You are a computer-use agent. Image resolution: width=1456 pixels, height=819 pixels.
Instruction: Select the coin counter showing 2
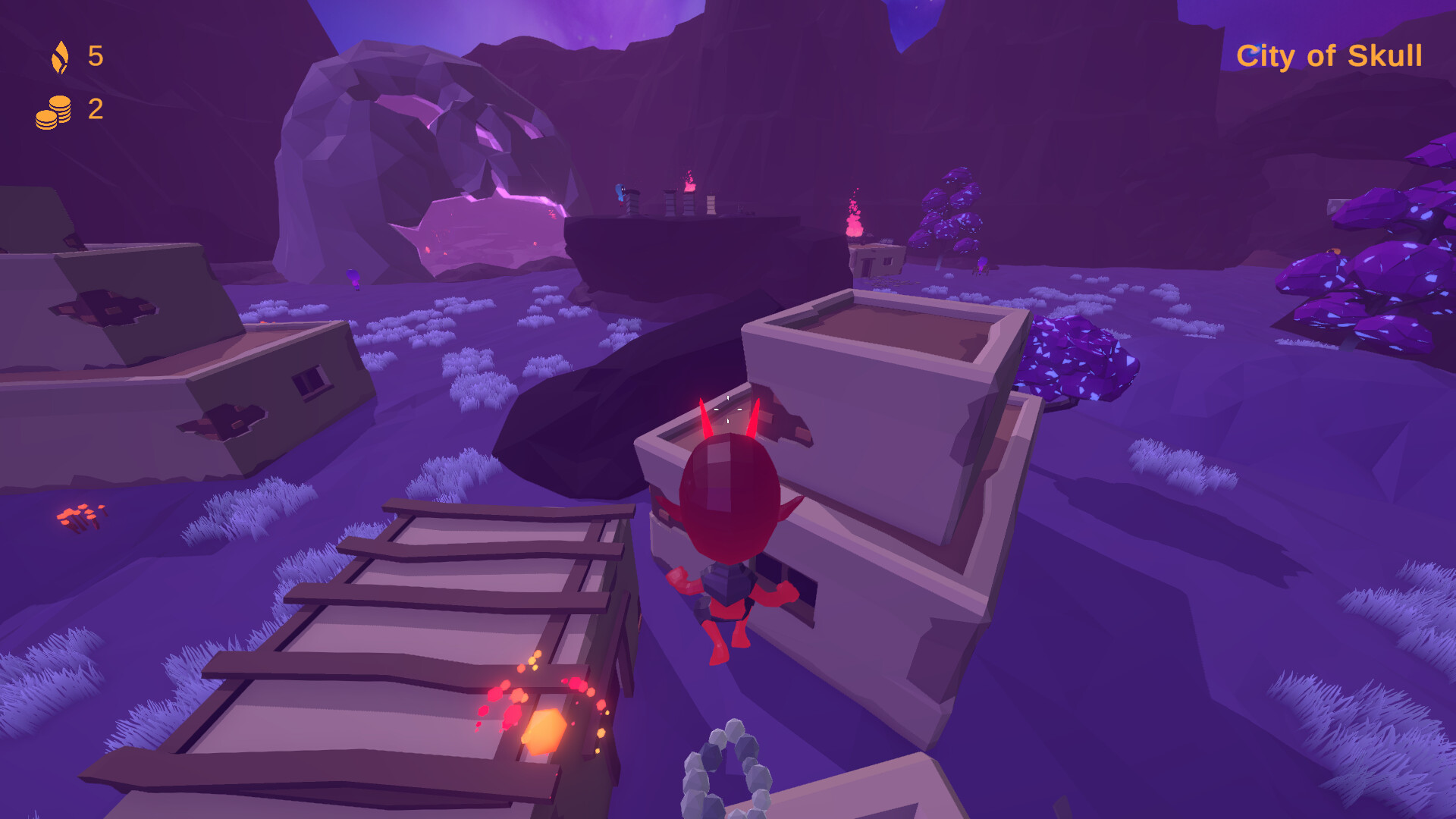tap(94, 109)
